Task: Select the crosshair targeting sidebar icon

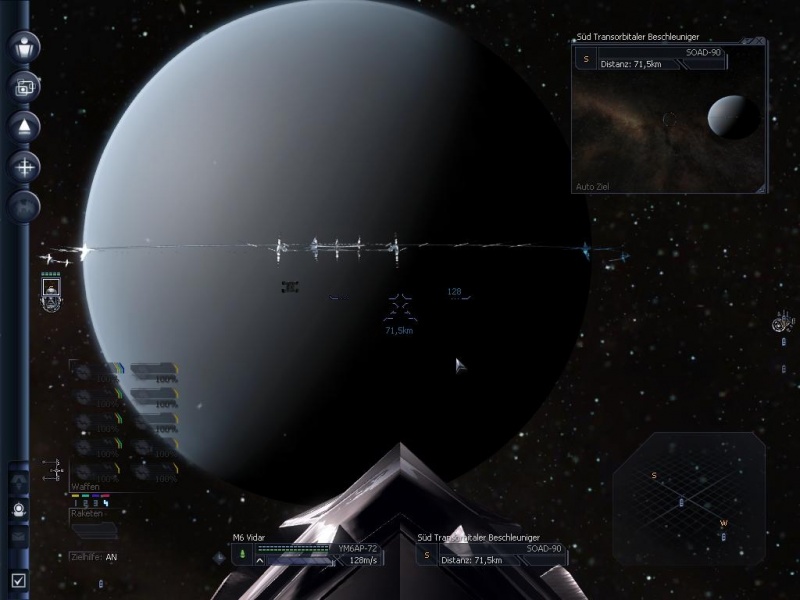Action: [x=24, y=167]
